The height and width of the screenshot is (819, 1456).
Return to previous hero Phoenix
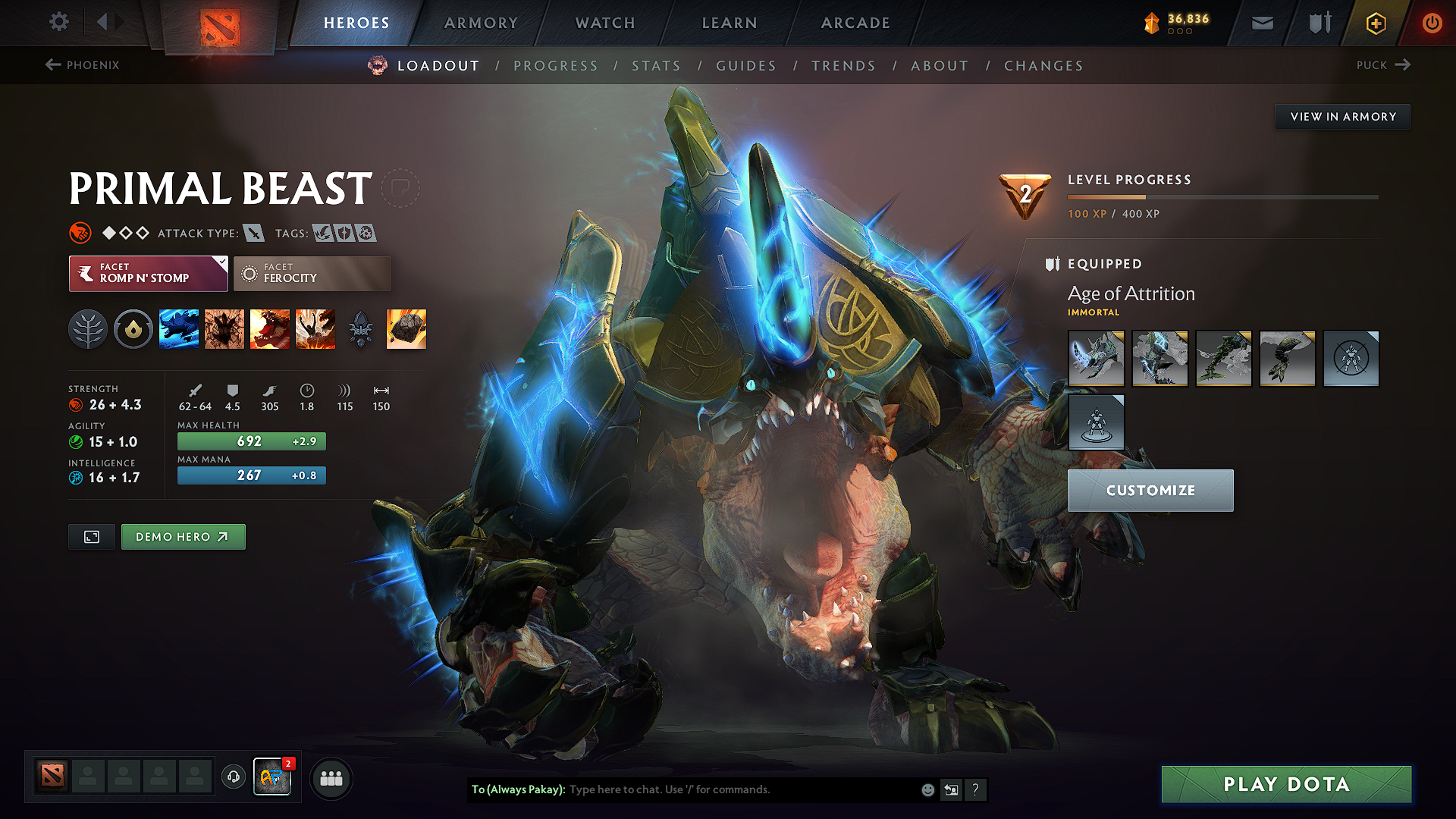tap(82, 65)
